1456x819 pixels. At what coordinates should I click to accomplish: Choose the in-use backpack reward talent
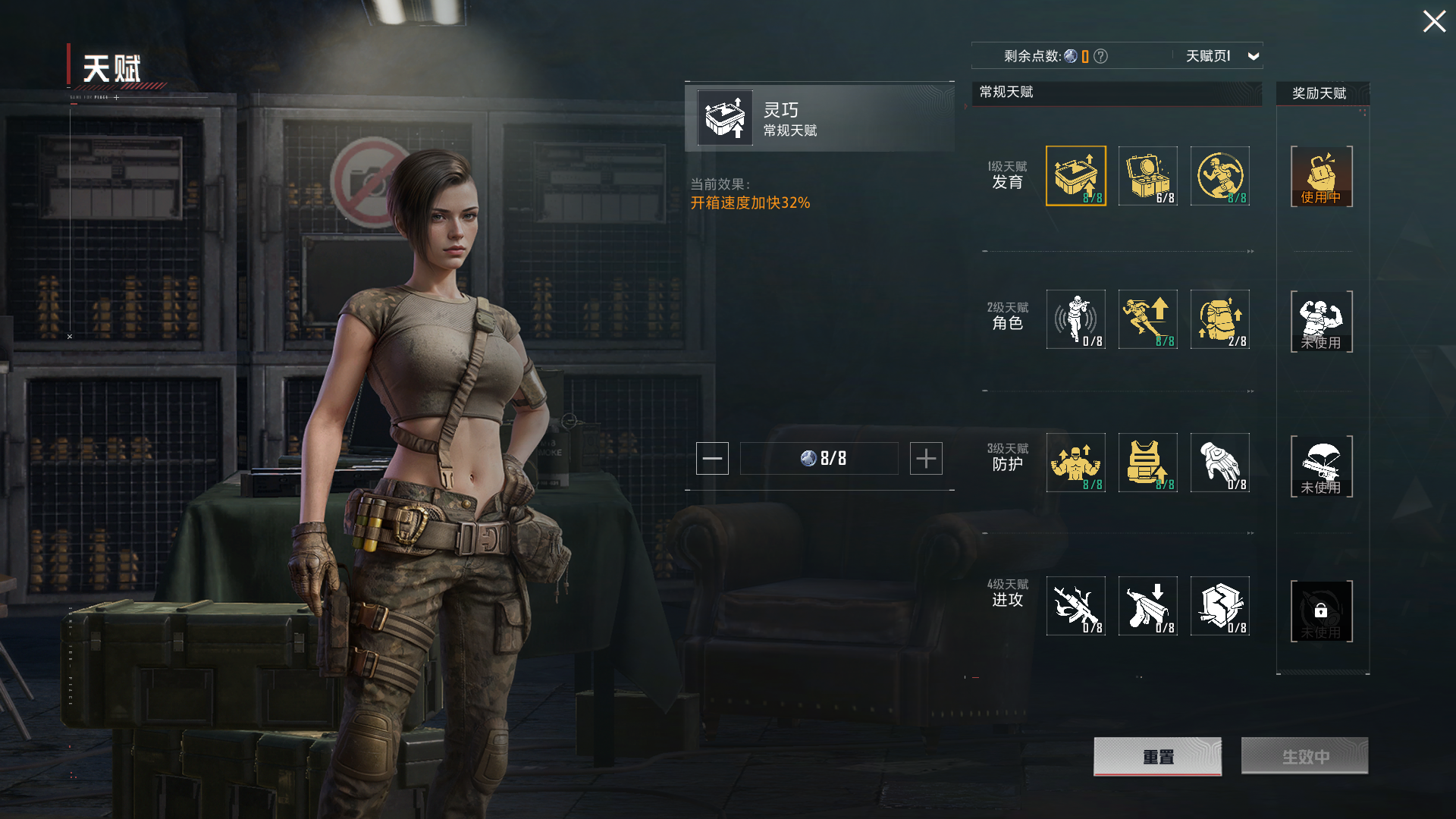1321,177
